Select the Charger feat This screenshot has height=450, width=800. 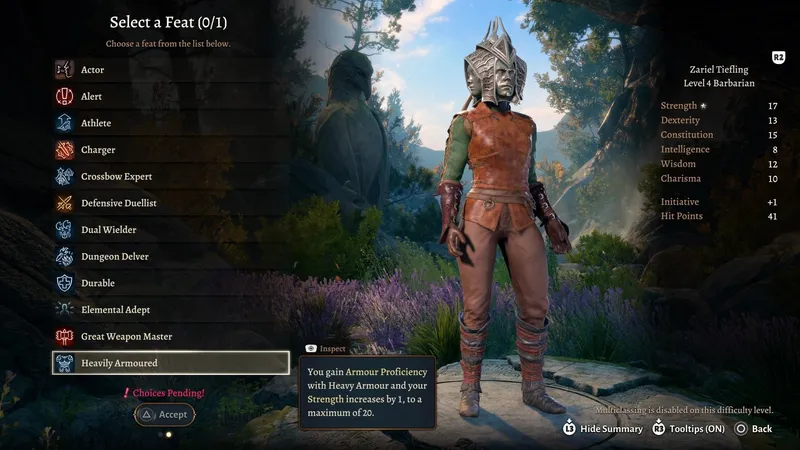tap(97, 150)
